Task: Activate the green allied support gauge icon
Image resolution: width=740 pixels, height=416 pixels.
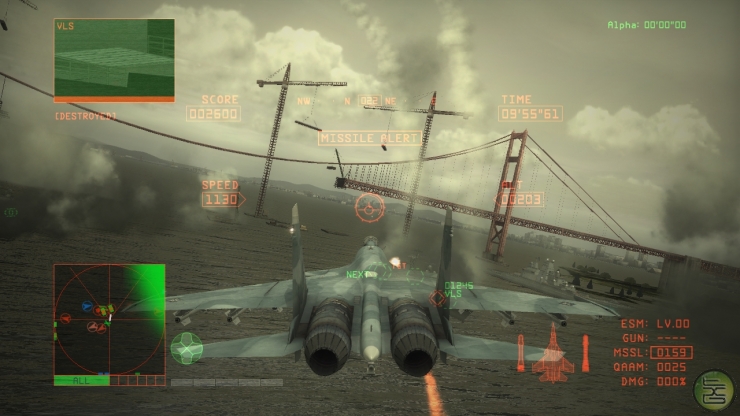Action: click(187, 347)
